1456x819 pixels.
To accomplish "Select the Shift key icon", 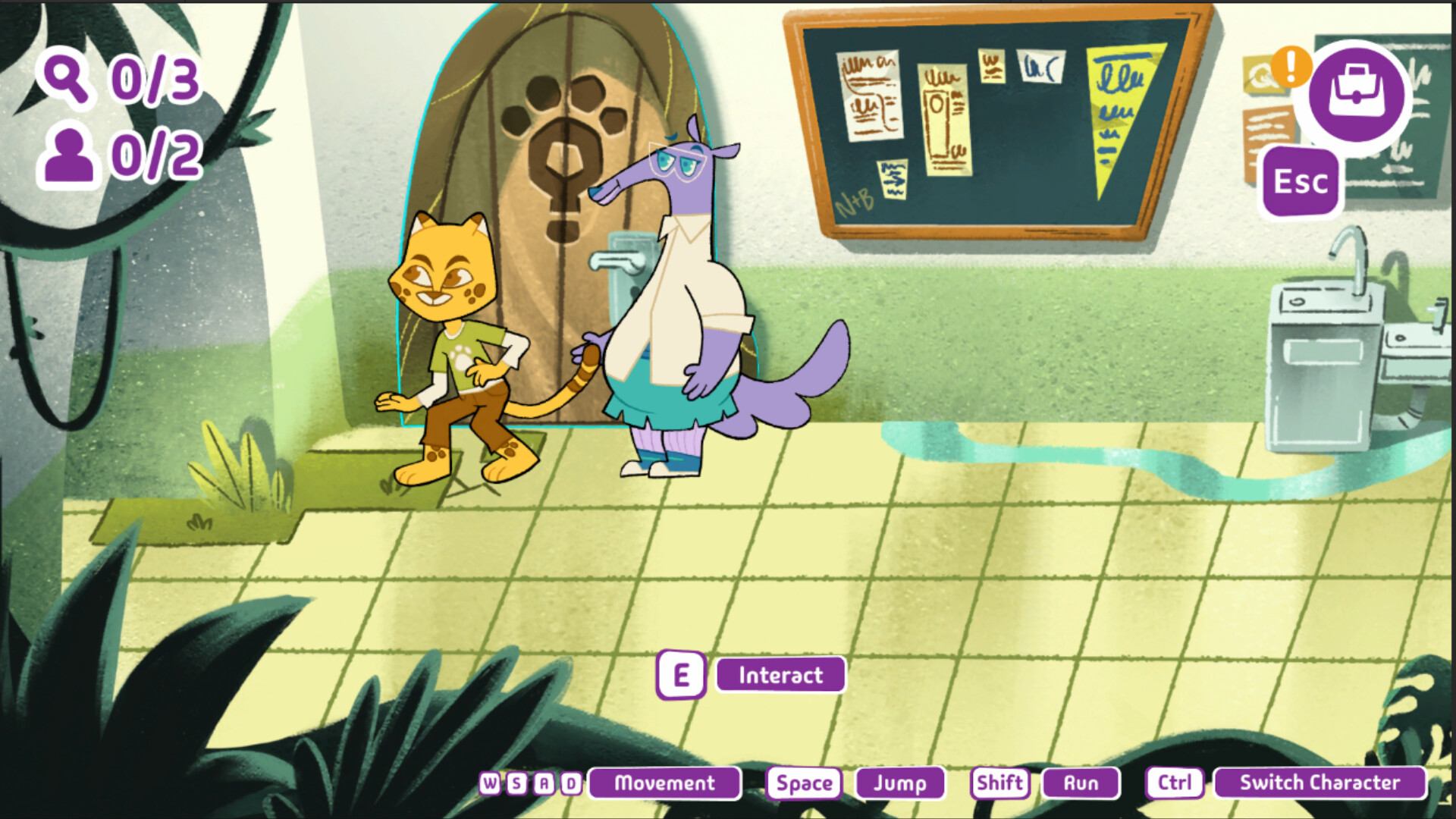I will 999,783.
